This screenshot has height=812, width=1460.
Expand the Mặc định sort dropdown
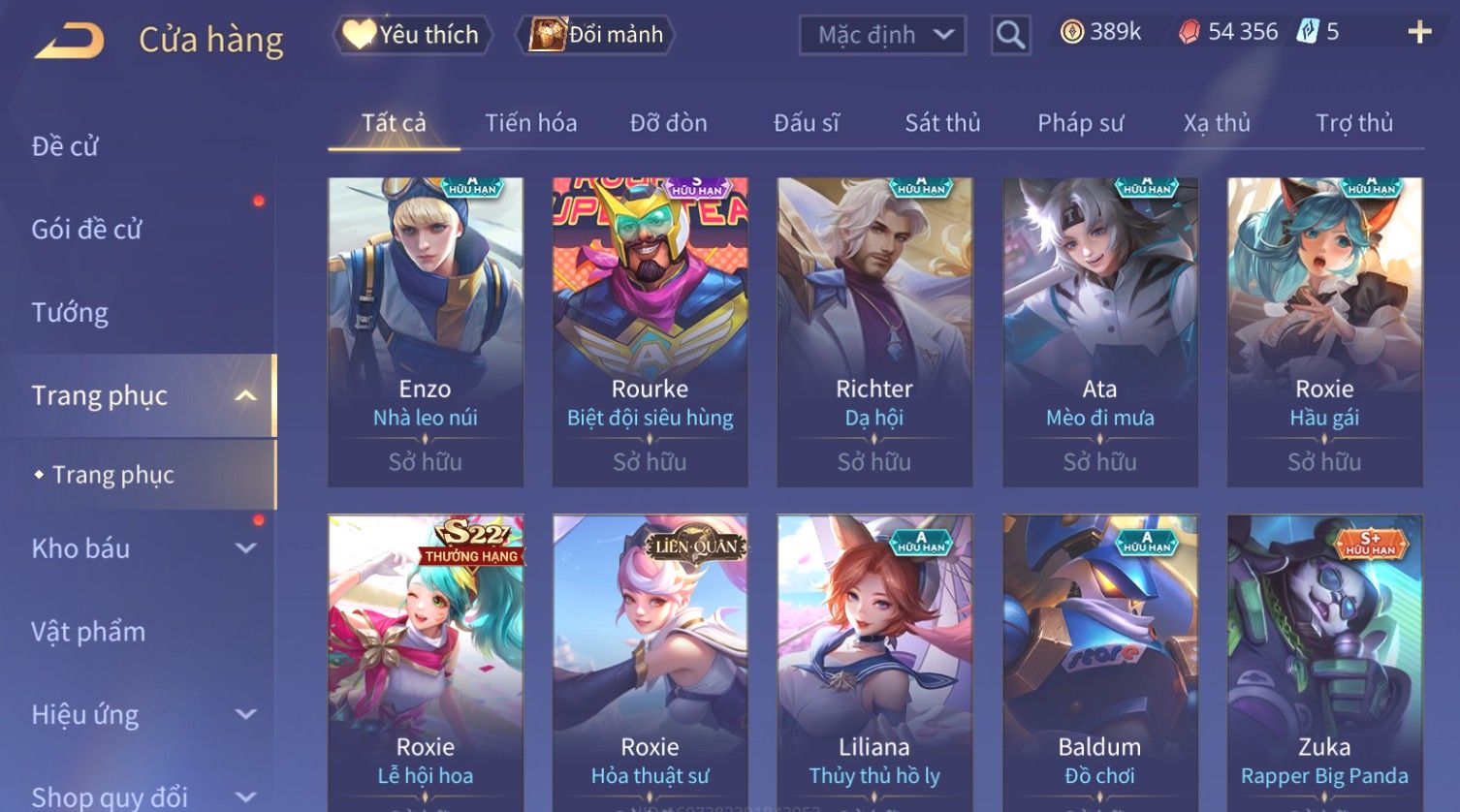pyautogui.click(x=882, y=36)
